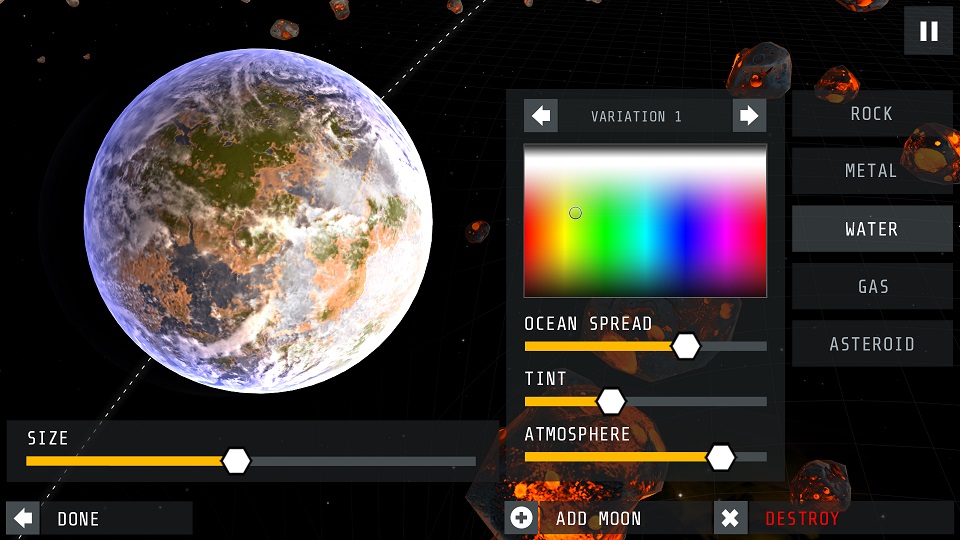
Task: Add a moon to the planet
Action: [x=598, y=518]
